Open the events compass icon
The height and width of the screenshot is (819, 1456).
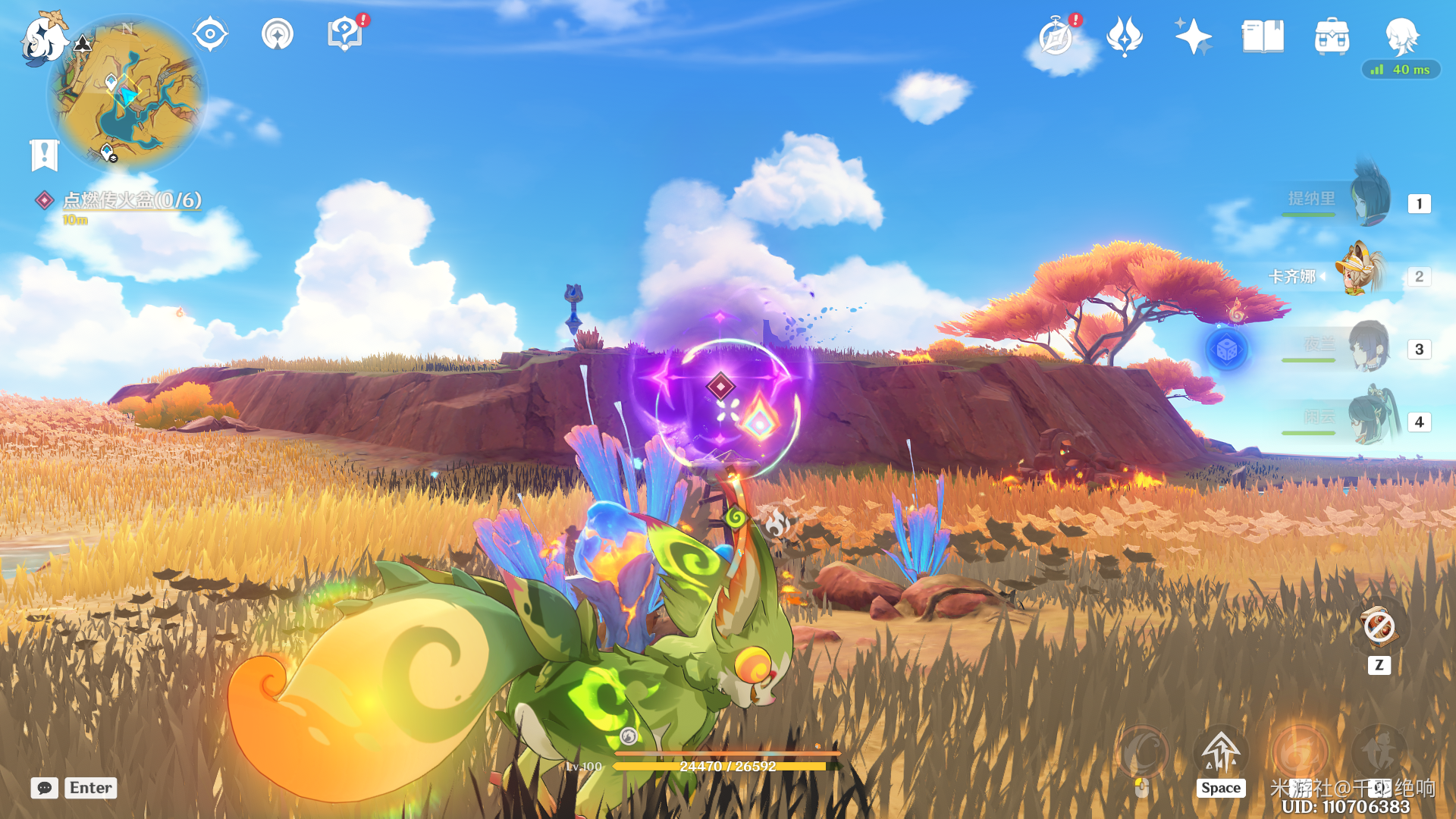tap(1056, 36)
